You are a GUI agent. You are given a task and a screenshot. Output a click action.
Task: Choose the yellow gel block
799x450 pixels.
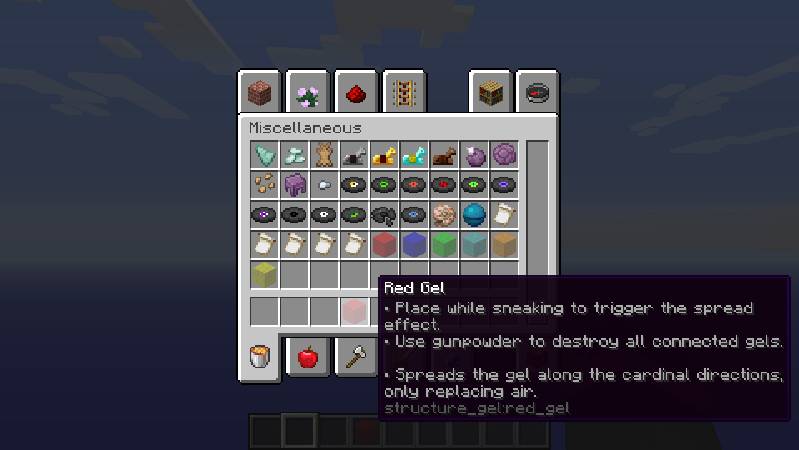pos(265,274)
